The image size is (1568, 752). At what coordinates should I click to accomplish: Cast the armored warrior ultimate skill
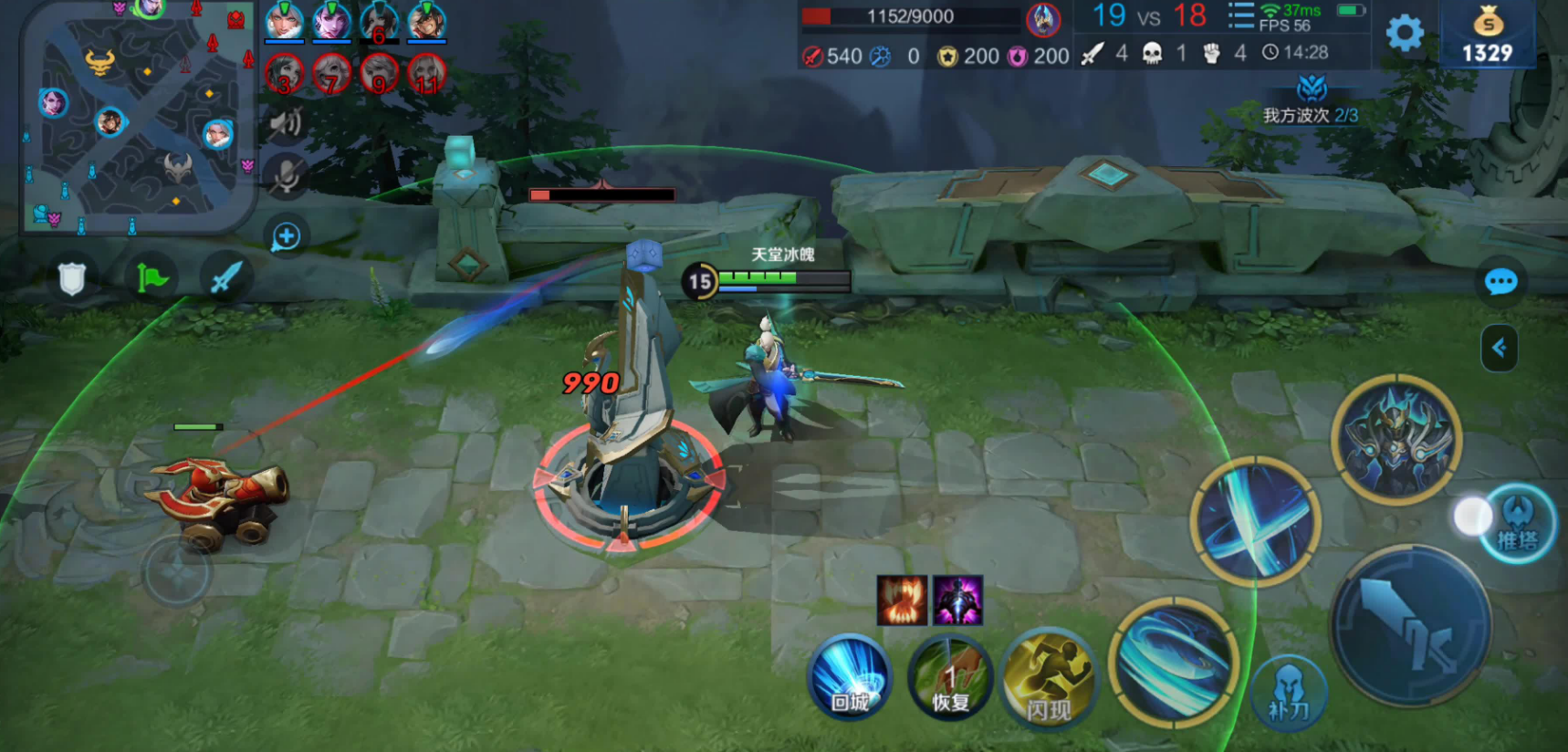pyautogui.click(x=1396, y=439)
